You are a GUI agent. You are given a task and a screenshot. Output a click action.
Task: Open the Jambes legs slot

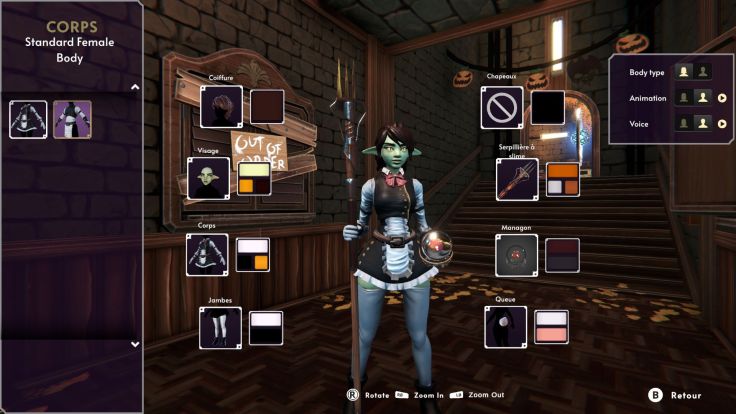[x=220, y=327]
